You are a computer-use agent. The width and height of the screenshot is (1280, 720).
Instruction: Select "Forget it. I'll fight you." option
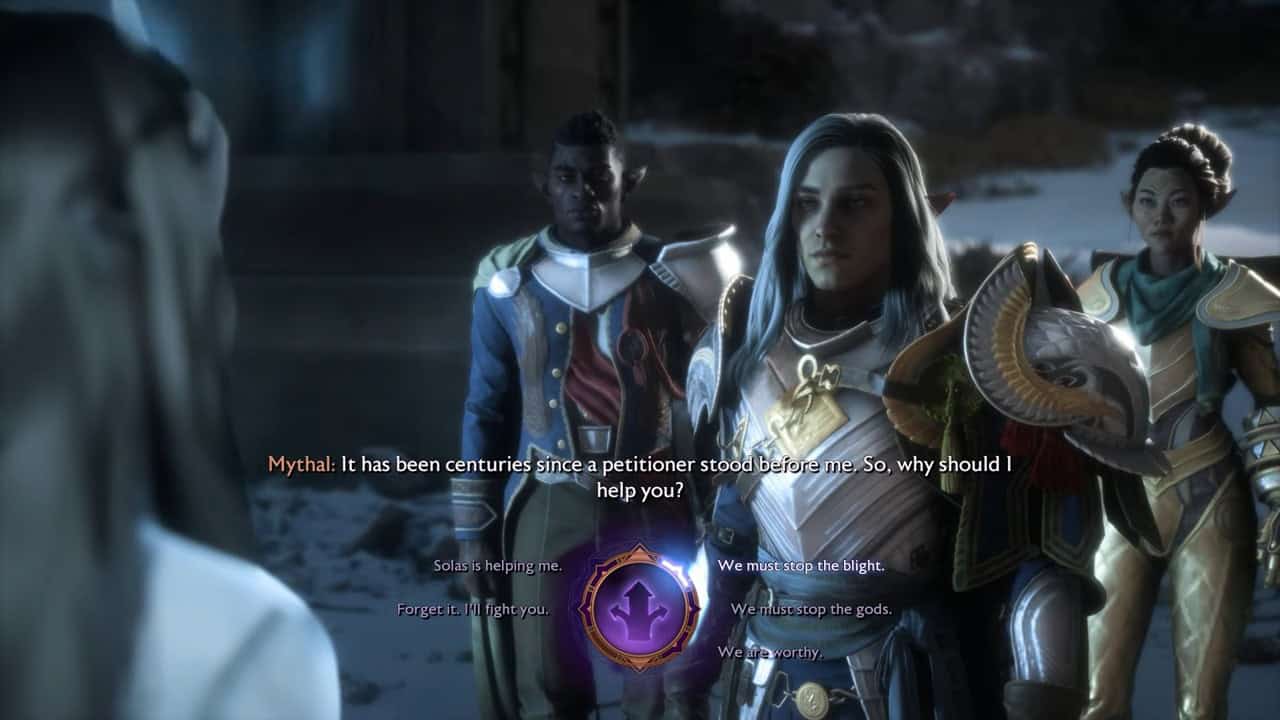(472, 609)
